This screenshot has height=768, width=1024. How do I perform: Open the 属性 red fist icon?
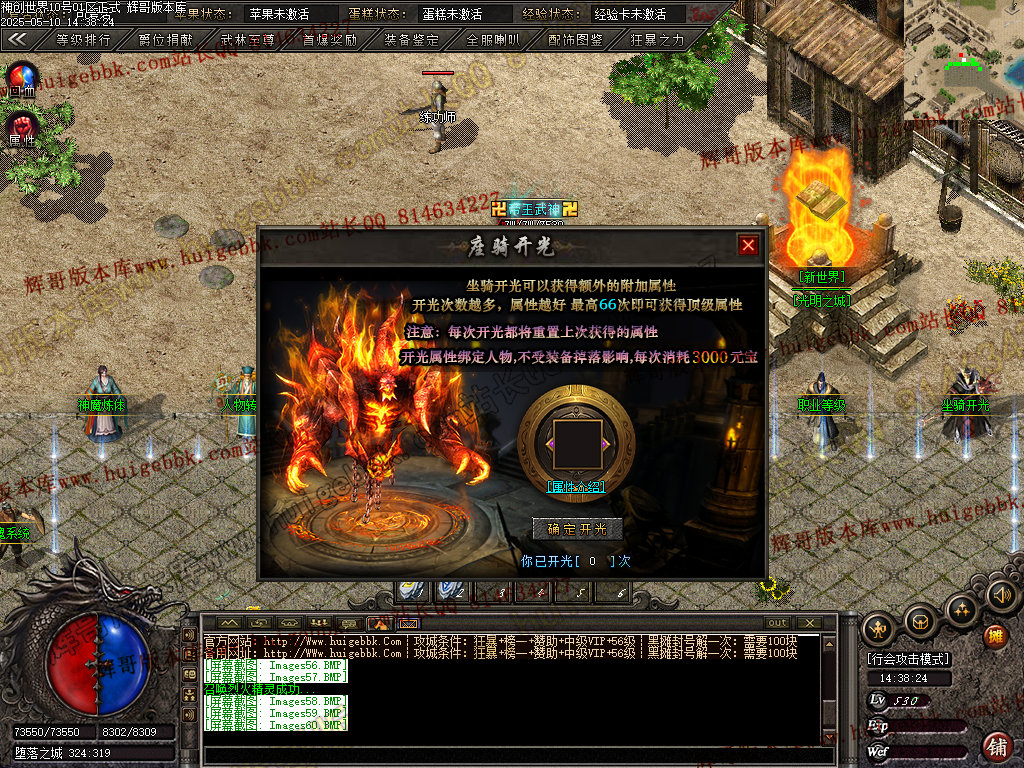click(21, 127)
